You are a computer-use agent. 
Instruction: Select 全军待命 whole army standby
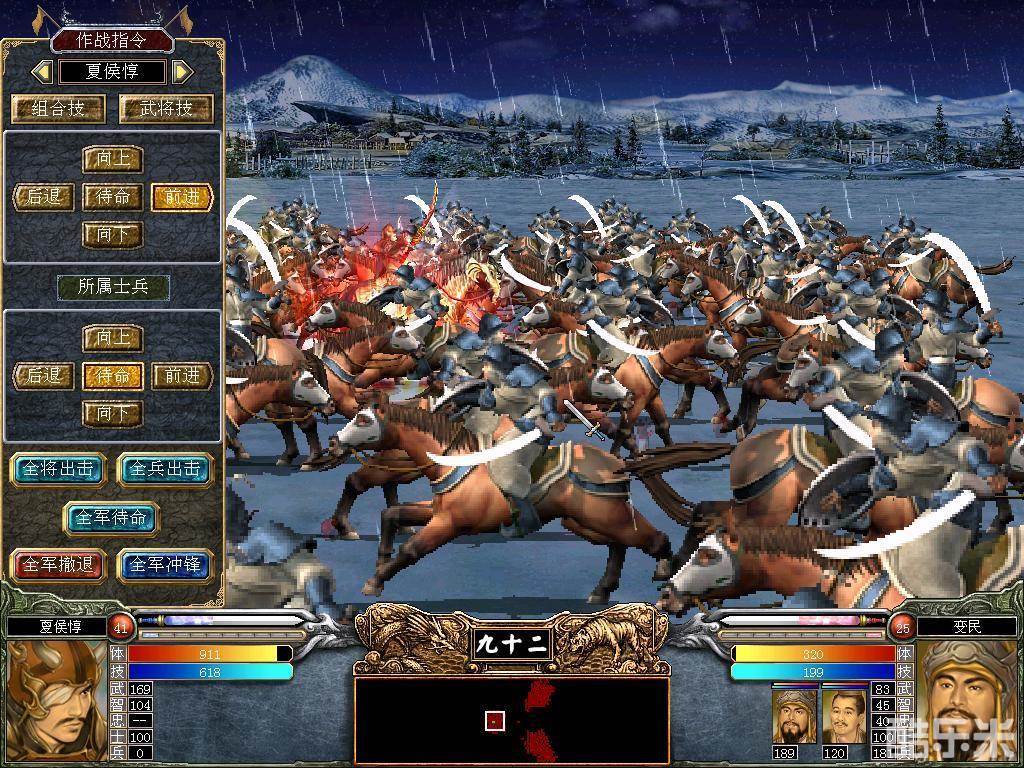click(111, 518)
